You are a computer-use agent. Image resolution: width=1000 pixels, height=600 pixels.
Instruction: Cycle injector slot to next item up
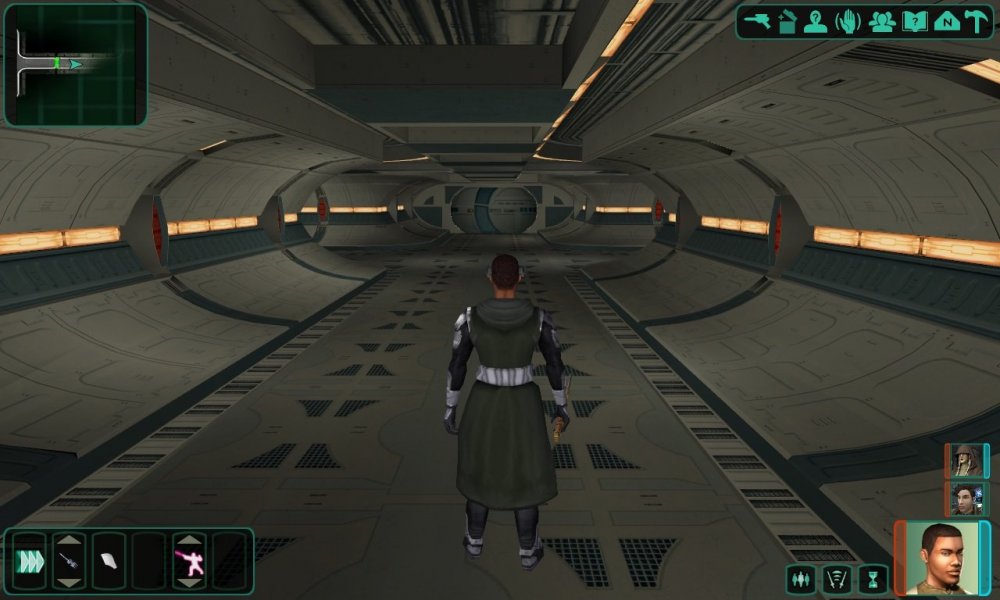point(69,541)
